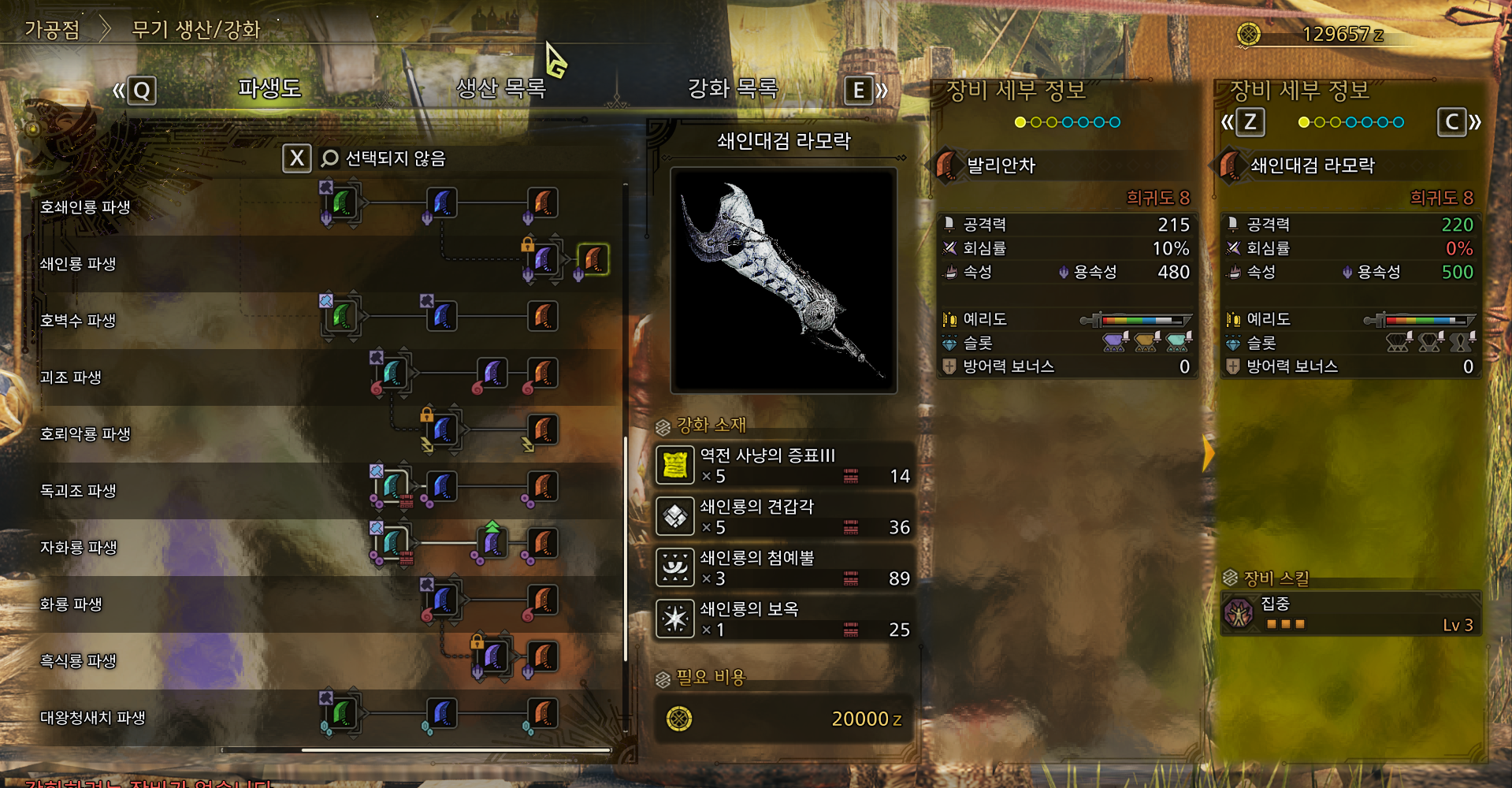Select the first blue weapon in 화룡 파생
This screenshot has width=1512, height=788.
click(443, 600)
